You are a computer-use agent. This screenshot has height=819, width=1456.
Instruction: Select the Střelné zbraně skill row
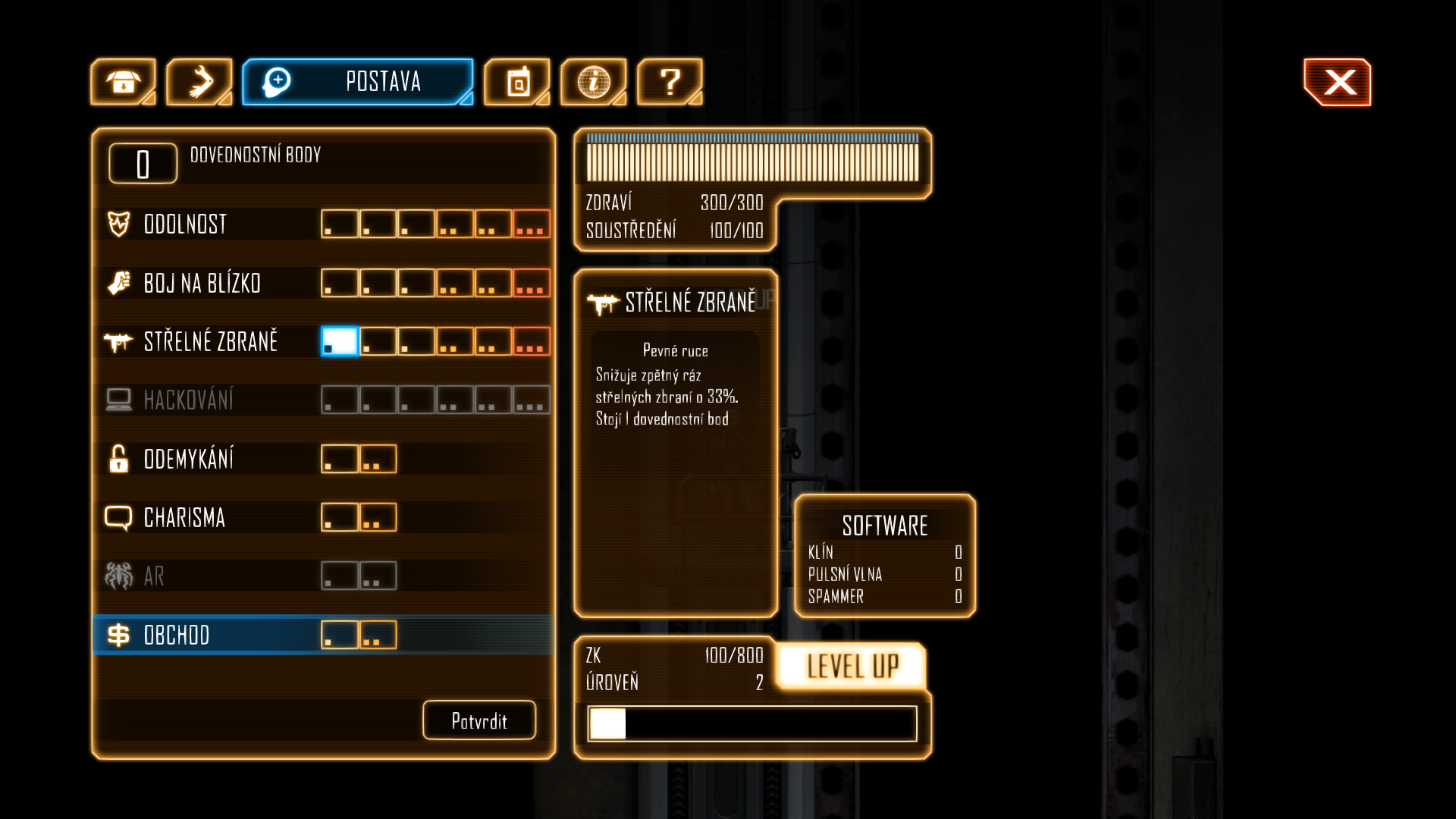click(210, 342)
